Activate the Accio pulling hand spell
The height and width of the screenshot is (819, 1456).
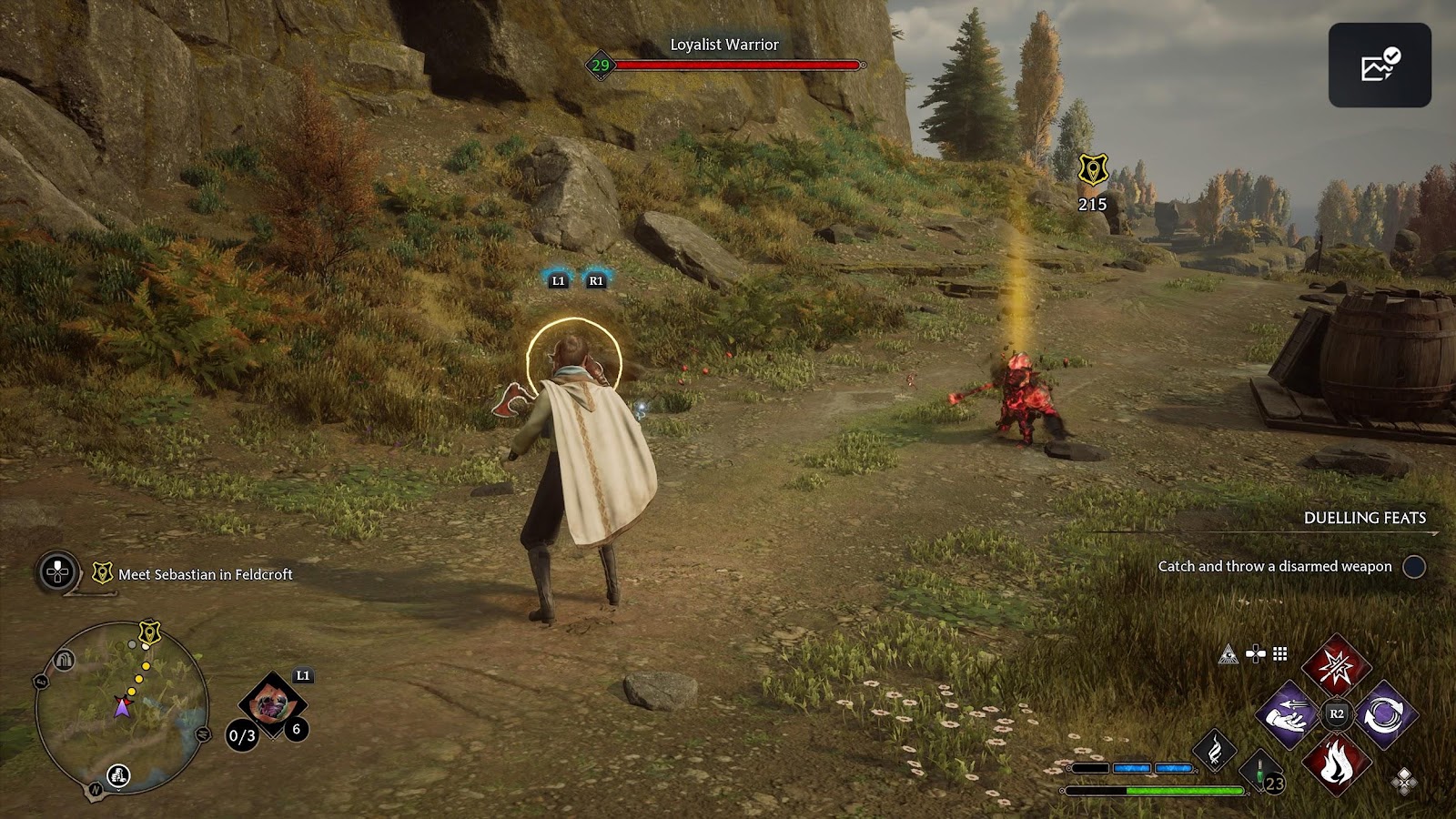[x=1288, y=714]
